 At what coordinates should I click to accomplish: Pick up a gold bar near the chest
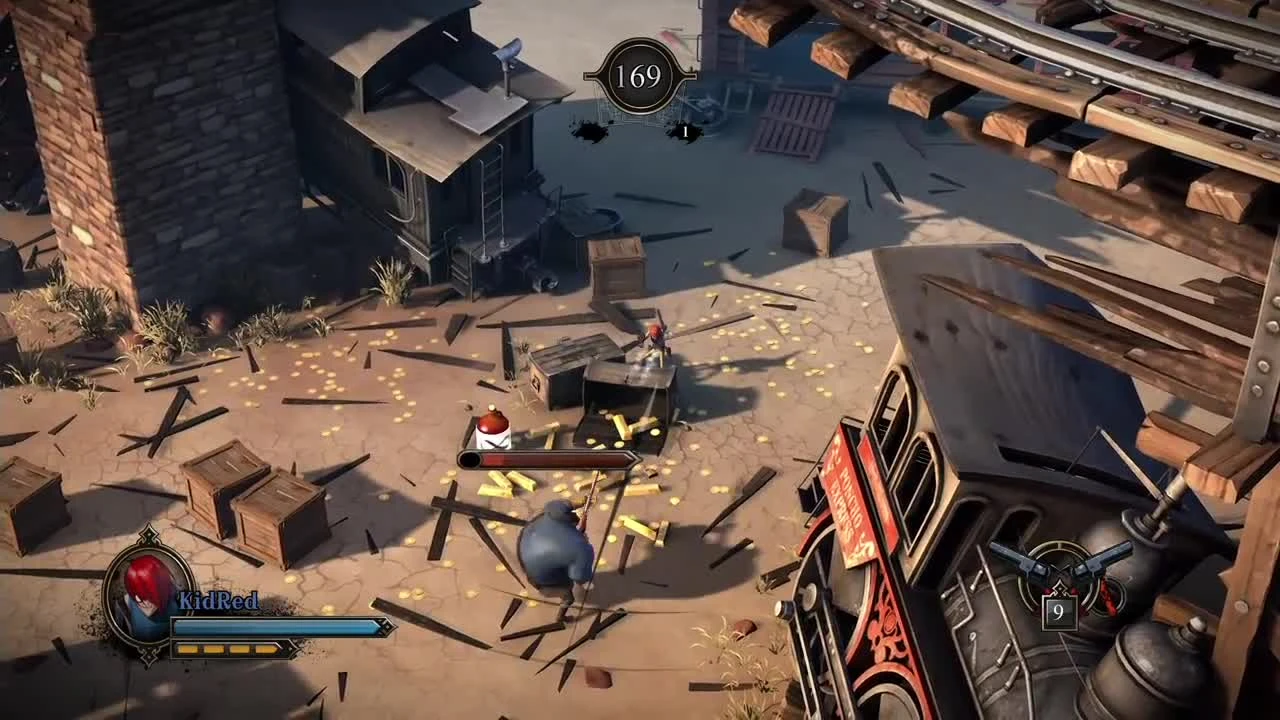[620, 425]
